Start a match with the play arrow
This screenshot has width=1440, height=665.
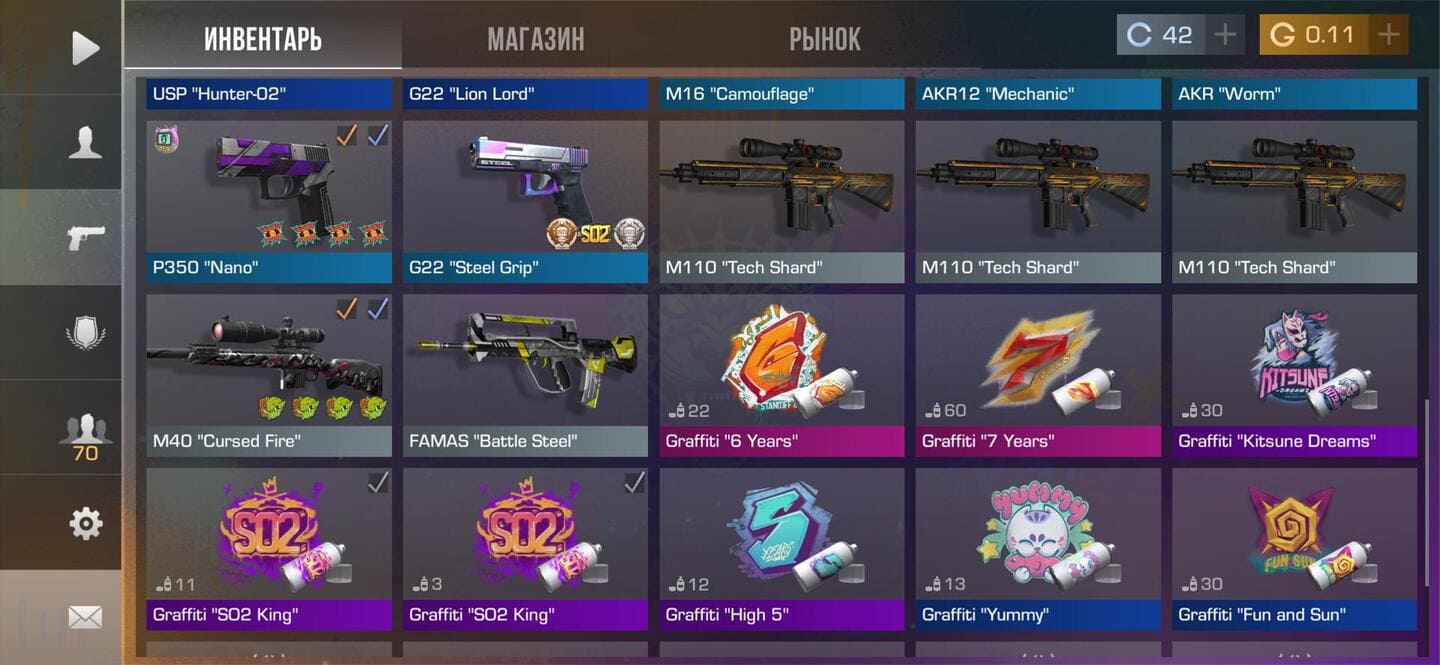tap(85, 47)
